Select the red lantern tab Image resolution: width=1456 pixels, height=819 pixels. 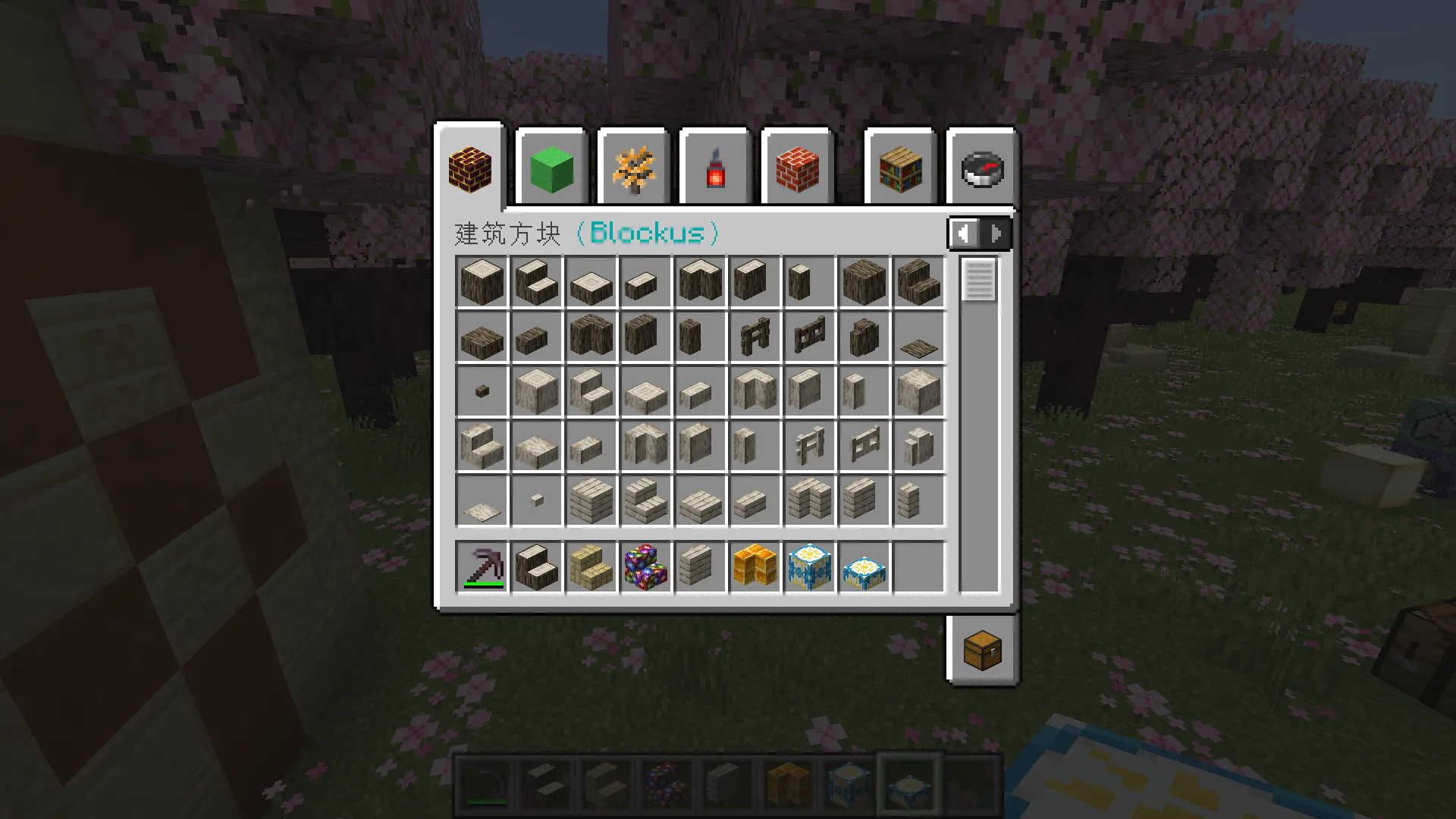(x=715, y=169)
